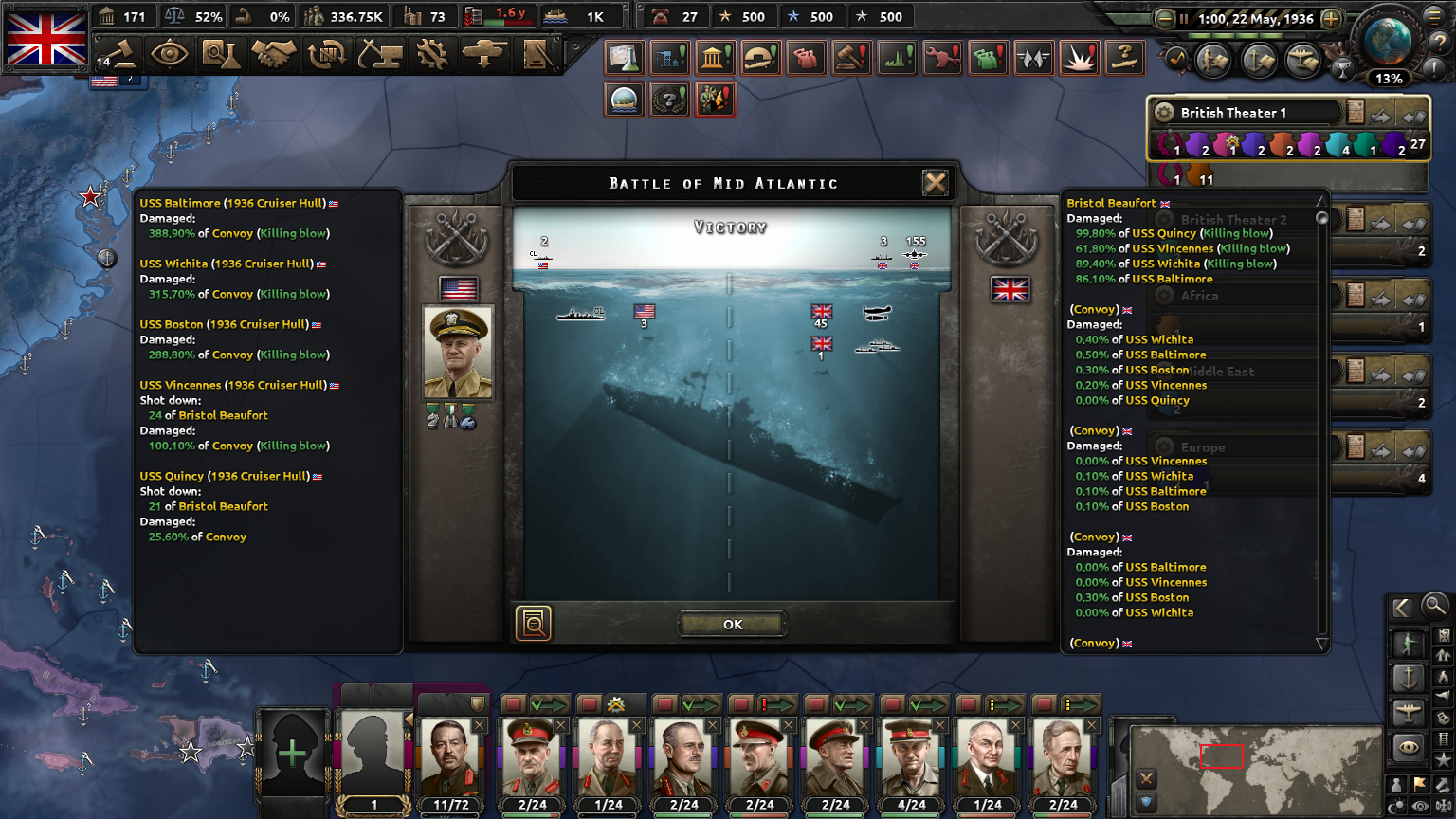Click the red at-war soldier alert icon

tap(715, 99)
